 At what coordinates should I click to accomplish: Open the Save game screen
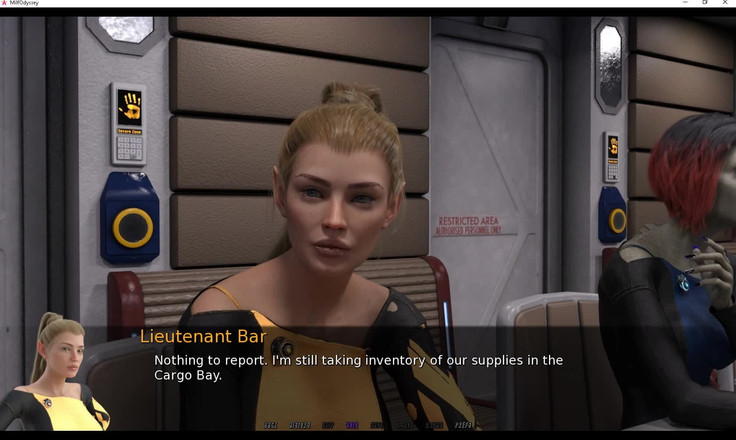(x=377, y=425)
